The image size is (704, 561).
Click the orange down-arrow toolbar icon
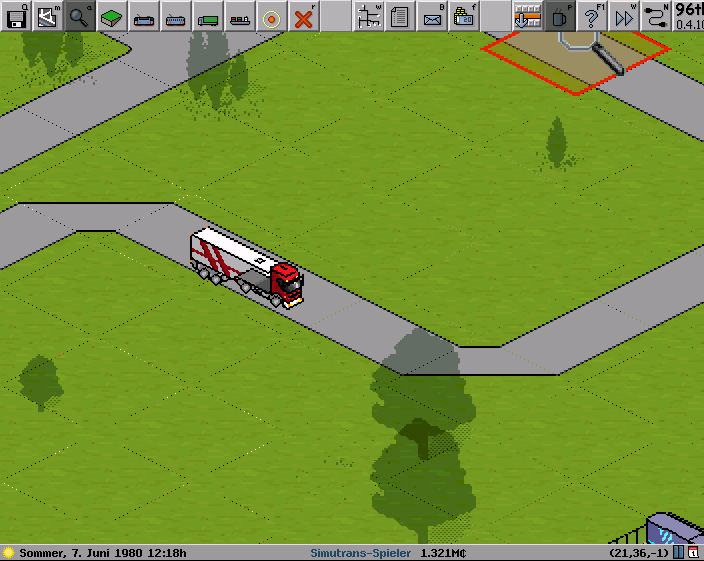point(527,16)
